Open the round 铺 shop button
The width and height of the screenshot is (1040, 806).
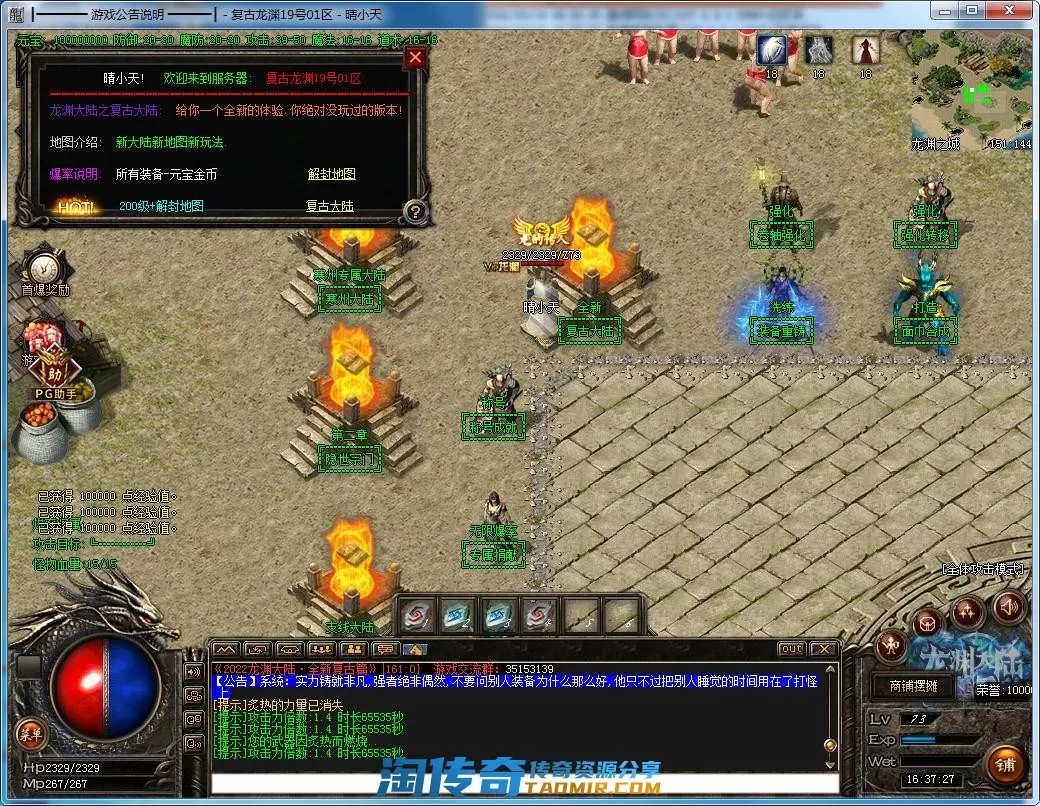pos(1006,765)
